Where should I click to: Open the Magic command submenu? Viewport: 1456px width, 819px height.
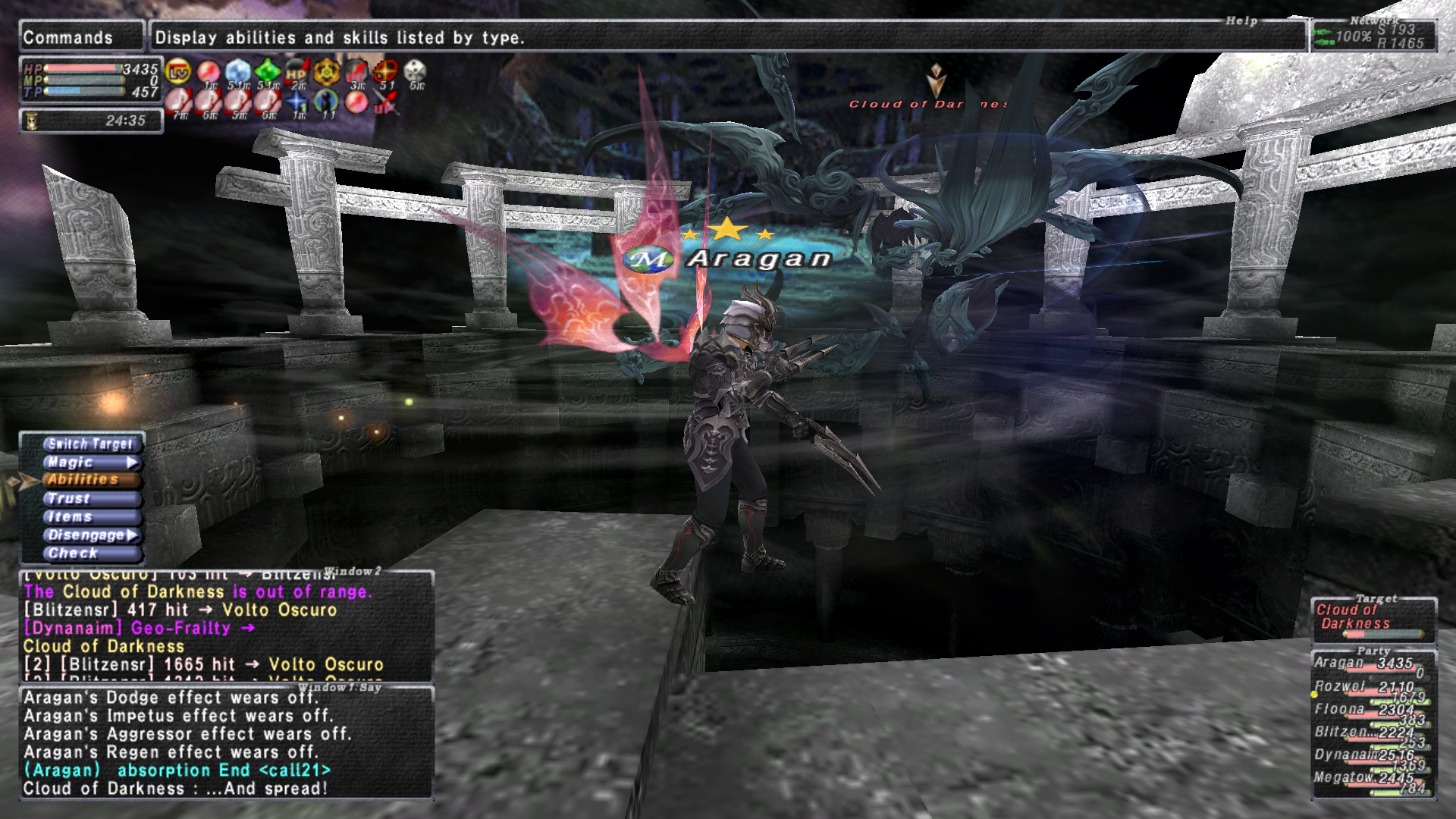pos(89,462)
